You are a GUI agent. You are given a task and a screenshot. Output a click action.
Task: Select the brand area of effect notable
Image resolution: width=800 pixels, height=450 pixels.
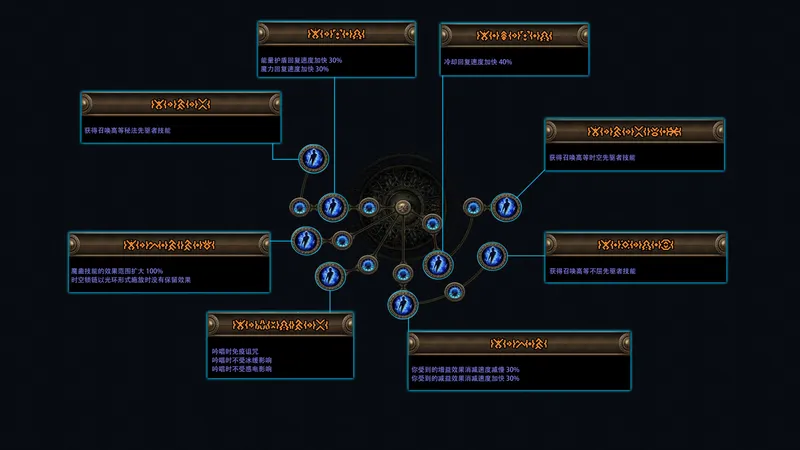coord(305,239)
